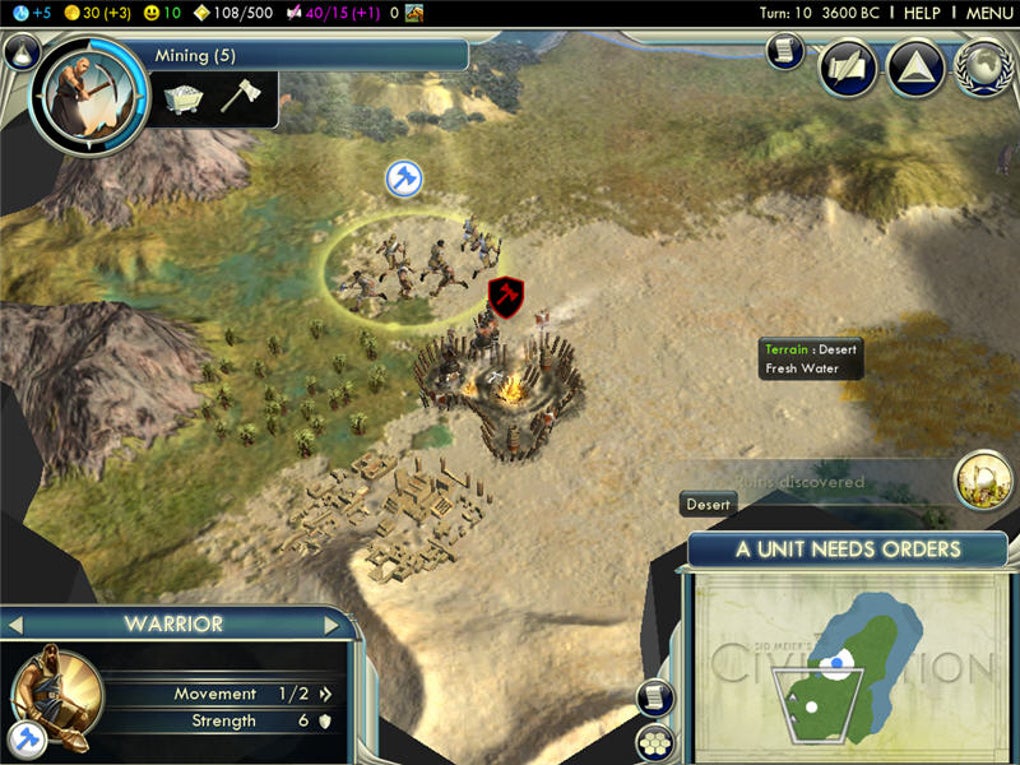This screenshot has height=765, width=1020.
Task: Toggle the hex grid minimap option
Action: click(x=655, y=742)
